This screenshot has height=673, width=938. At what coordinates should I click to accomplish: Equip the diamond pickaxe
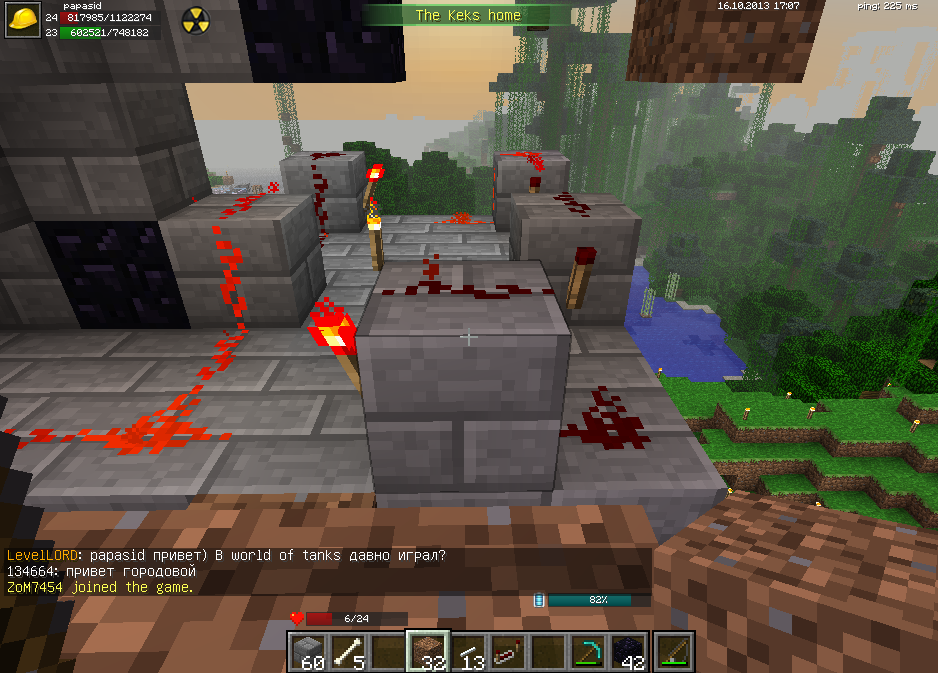click(589, 652)
